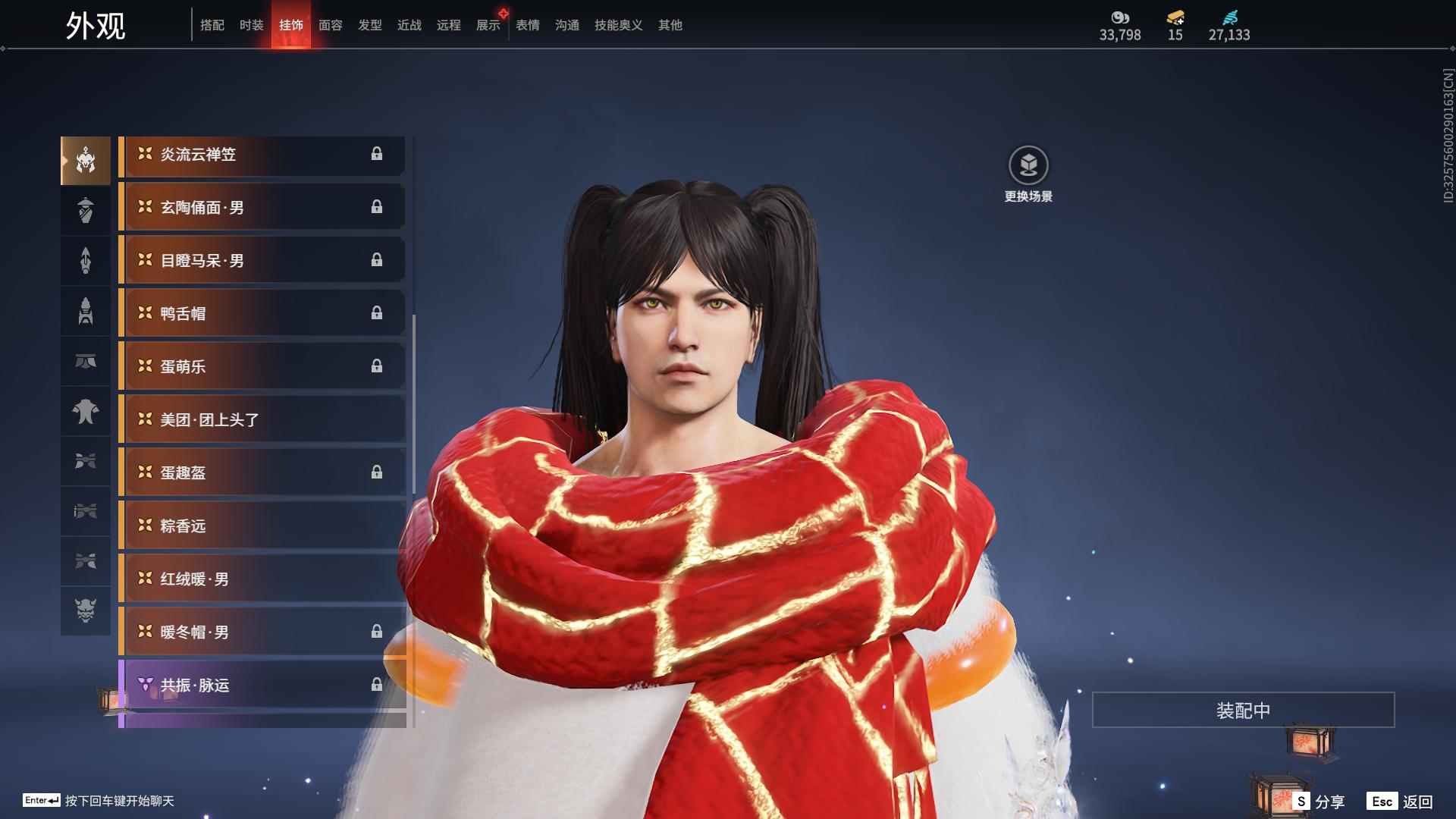Open the 搭配 tab
Image resolution: width=1456 pixels, height=819 pixels.
212,25
